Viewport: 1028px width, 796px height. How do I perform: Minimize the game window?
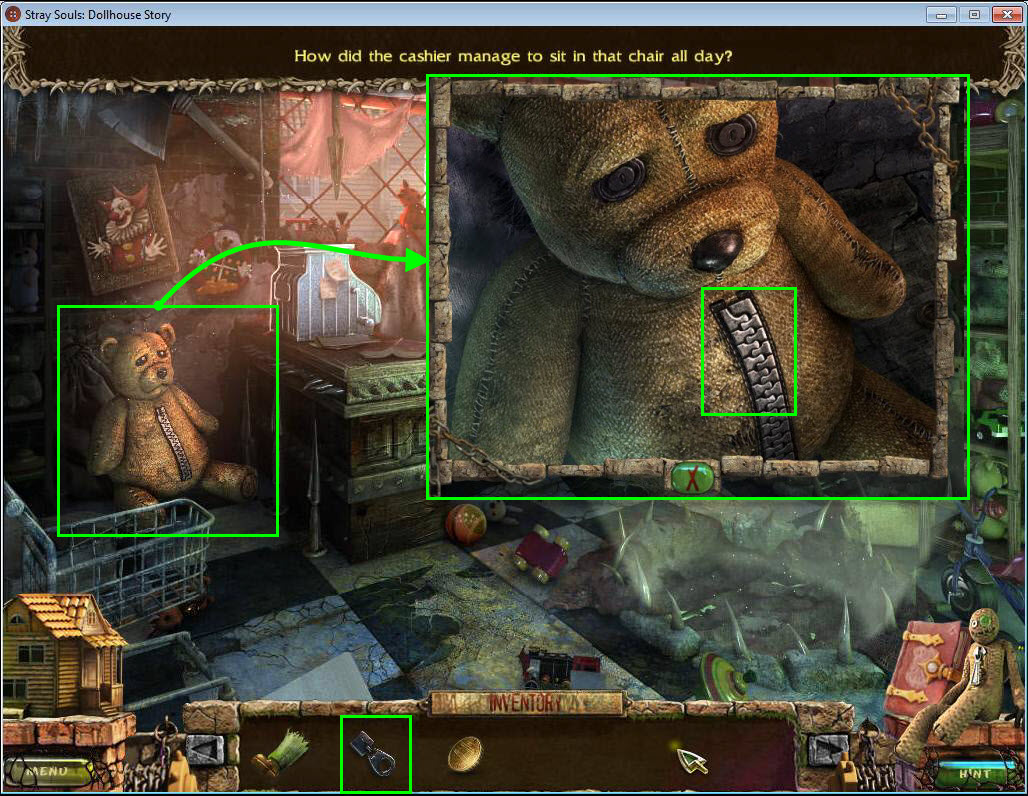941,15
